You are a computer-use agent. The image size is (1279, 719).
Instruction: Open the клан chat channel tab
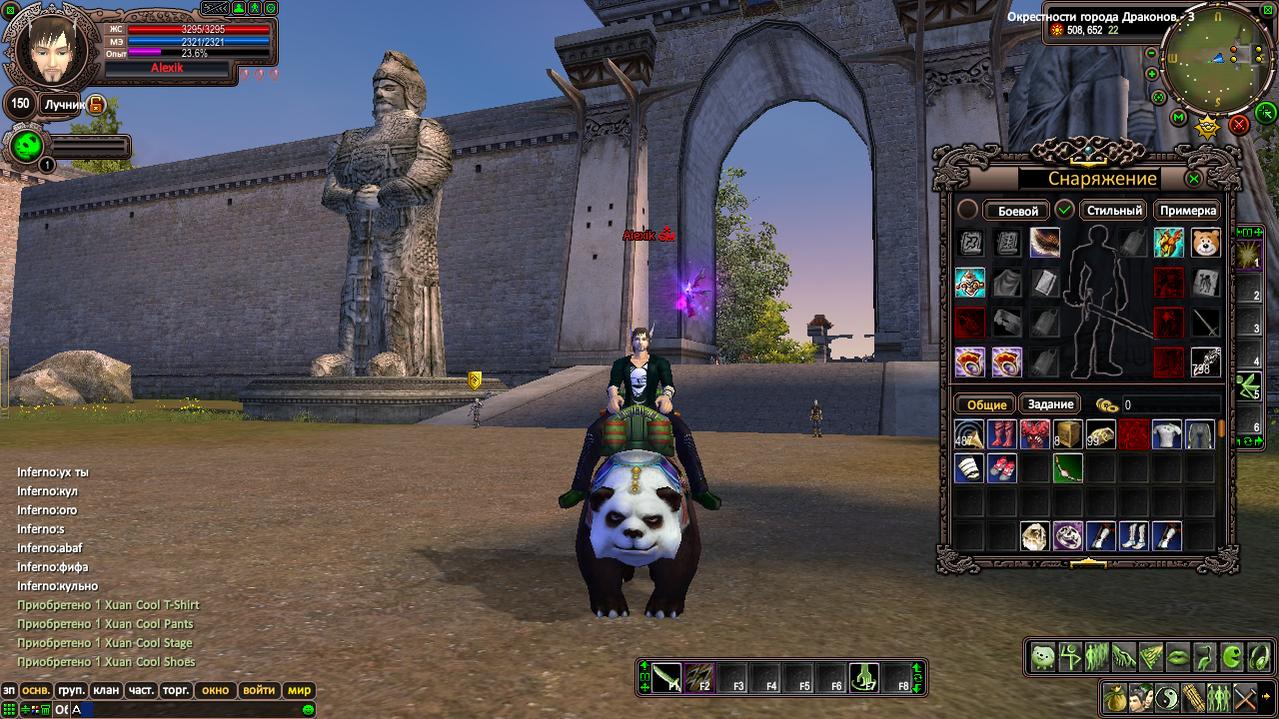point(105,690)
